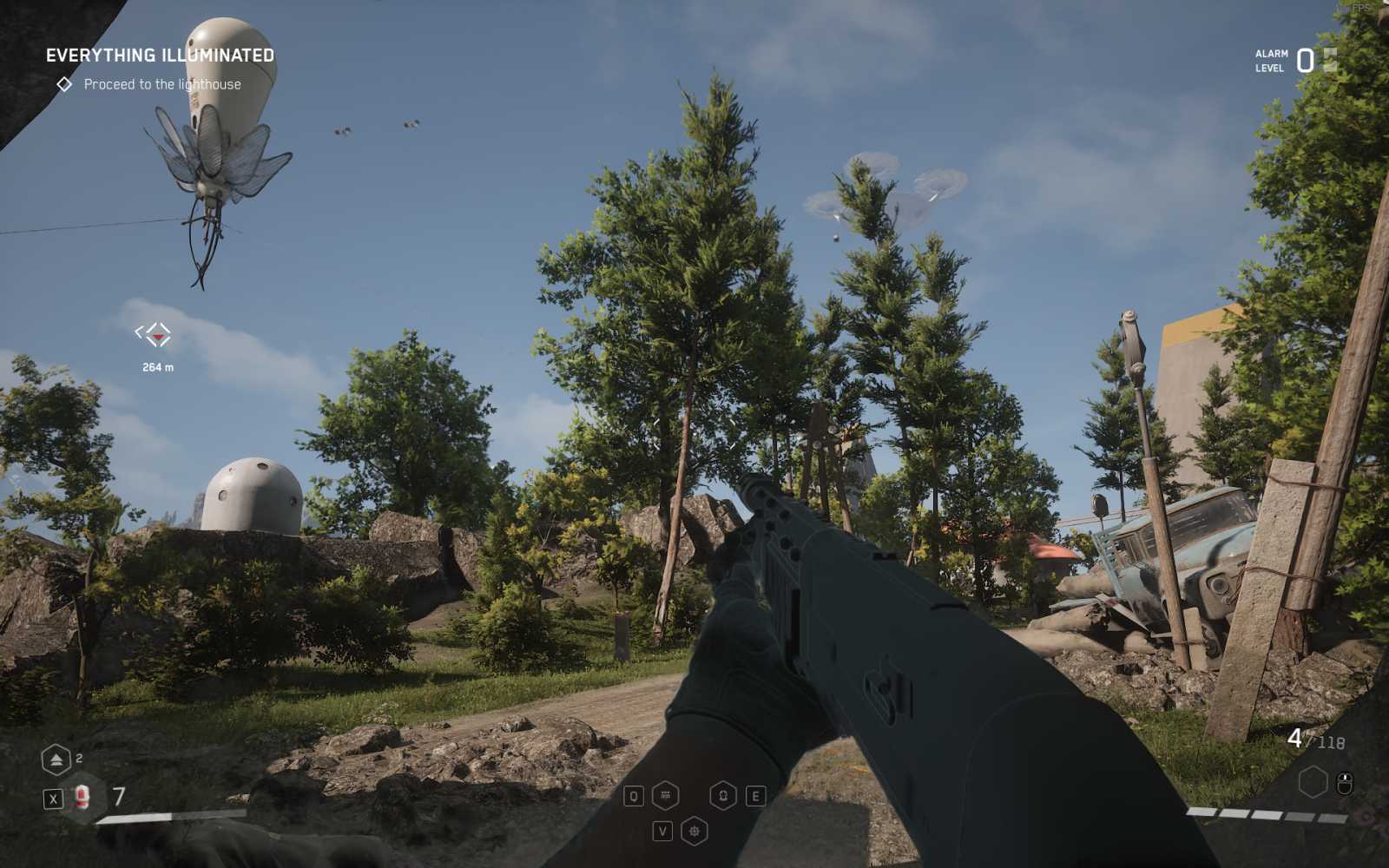Click the mouse fire-mode icon near the ammo counter
This screenshot has height=868, width=1389.
pos(1345,782)
